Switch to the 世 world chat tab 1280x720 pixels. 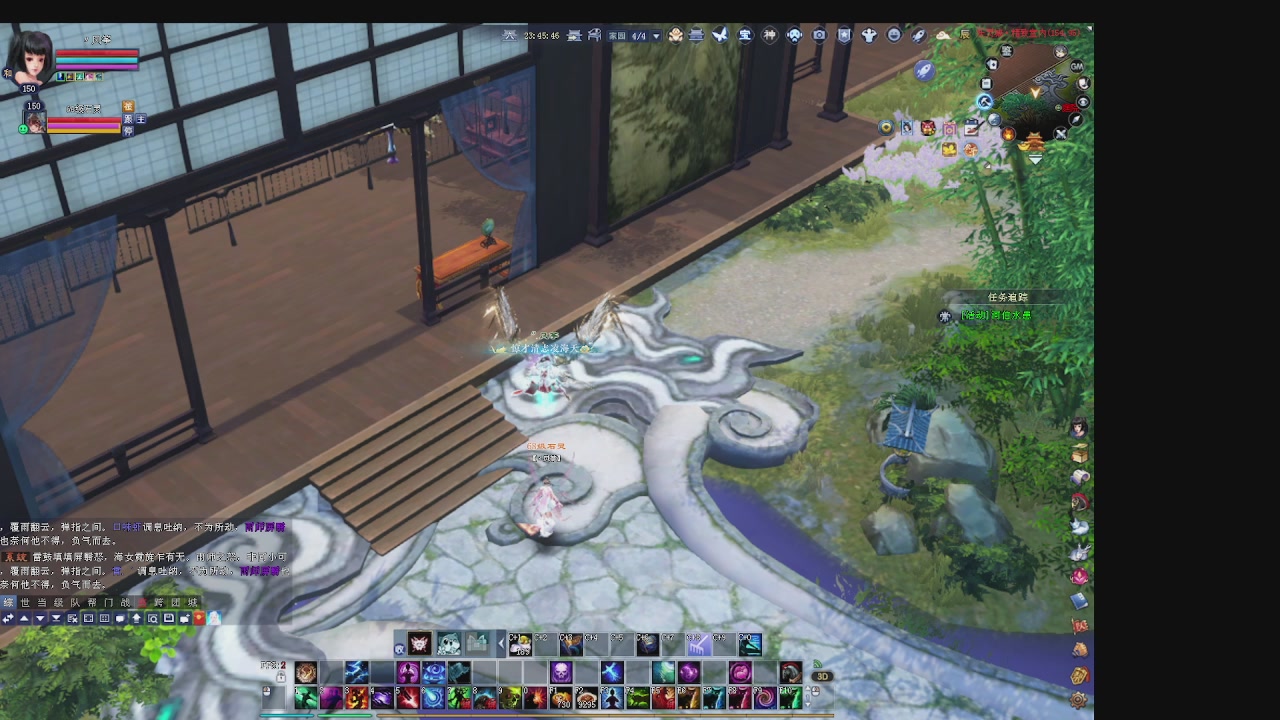[x=25, y=602]
